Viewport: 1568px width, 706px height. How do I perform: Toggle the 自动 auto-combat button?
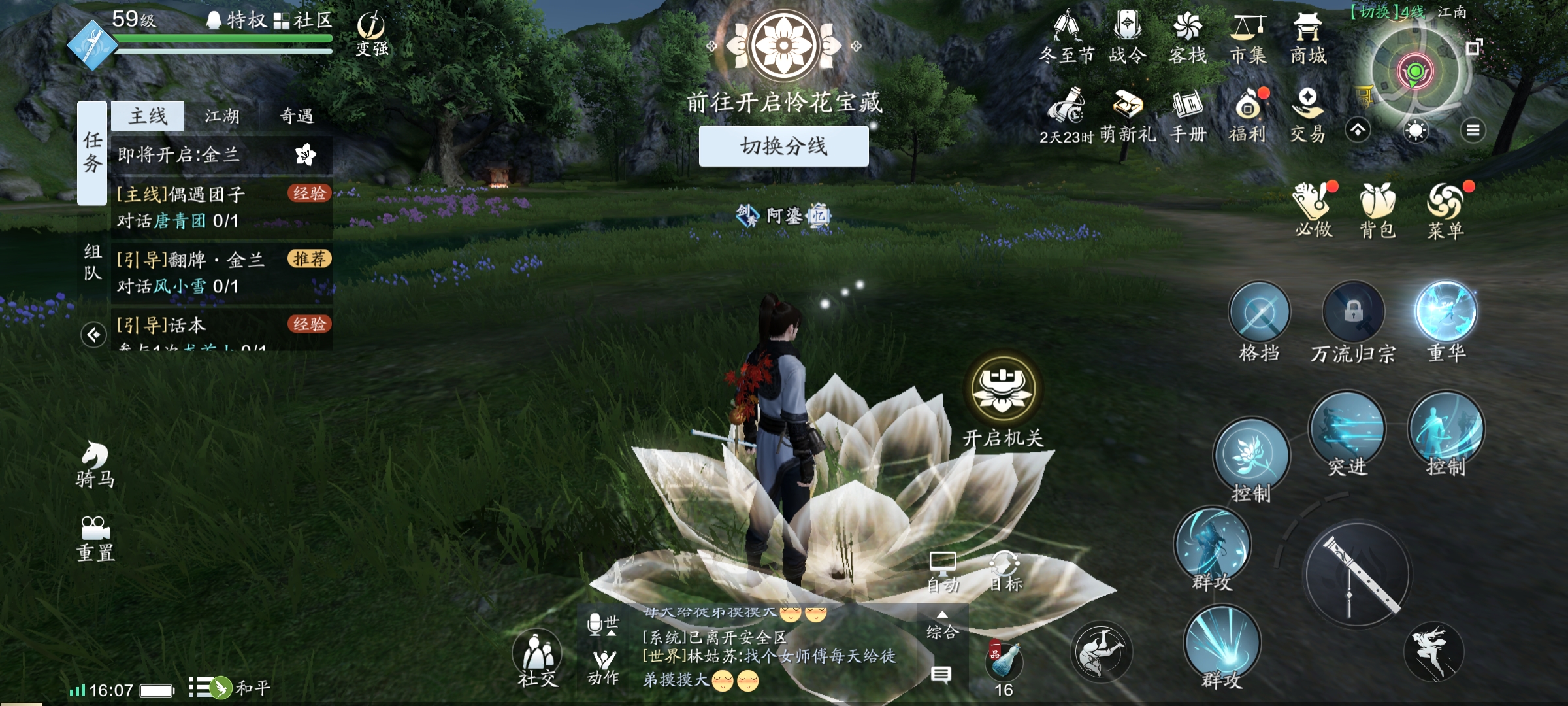[x=943, y=571]
